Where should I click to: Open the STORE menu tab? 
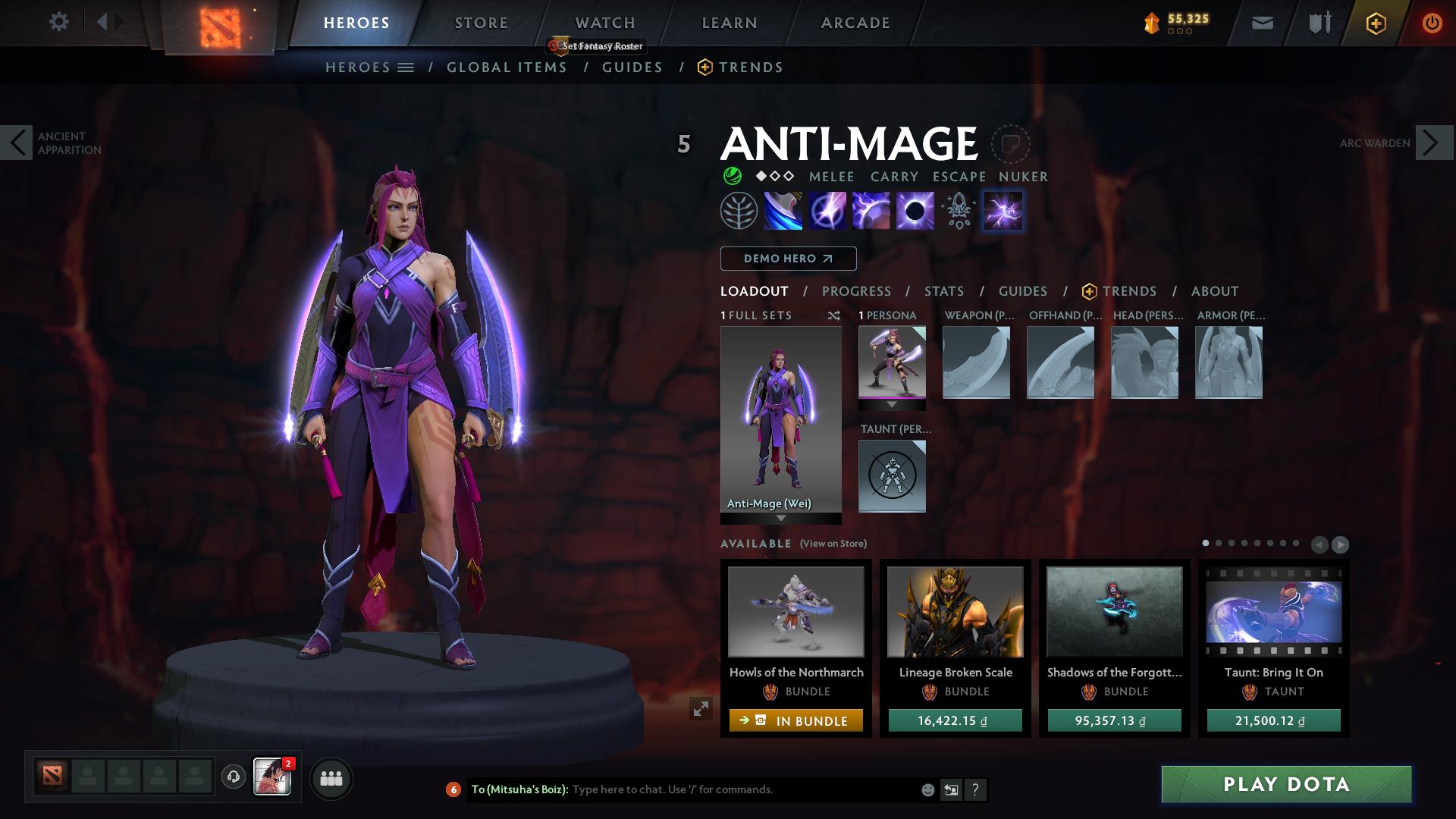(481, 23)
